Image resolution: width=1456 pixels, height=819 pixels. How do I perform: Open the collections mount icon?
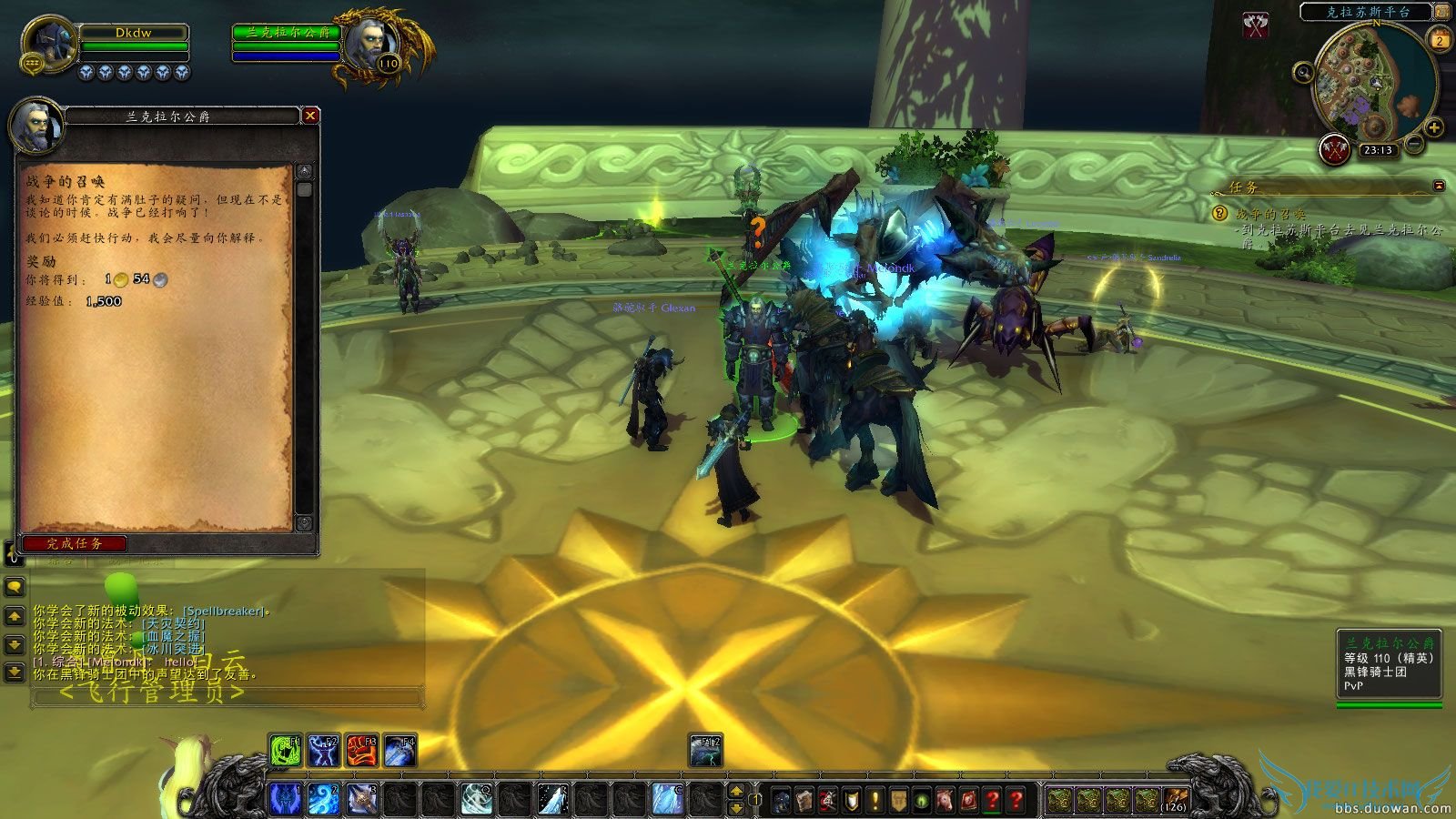click(x=945, y=800)
